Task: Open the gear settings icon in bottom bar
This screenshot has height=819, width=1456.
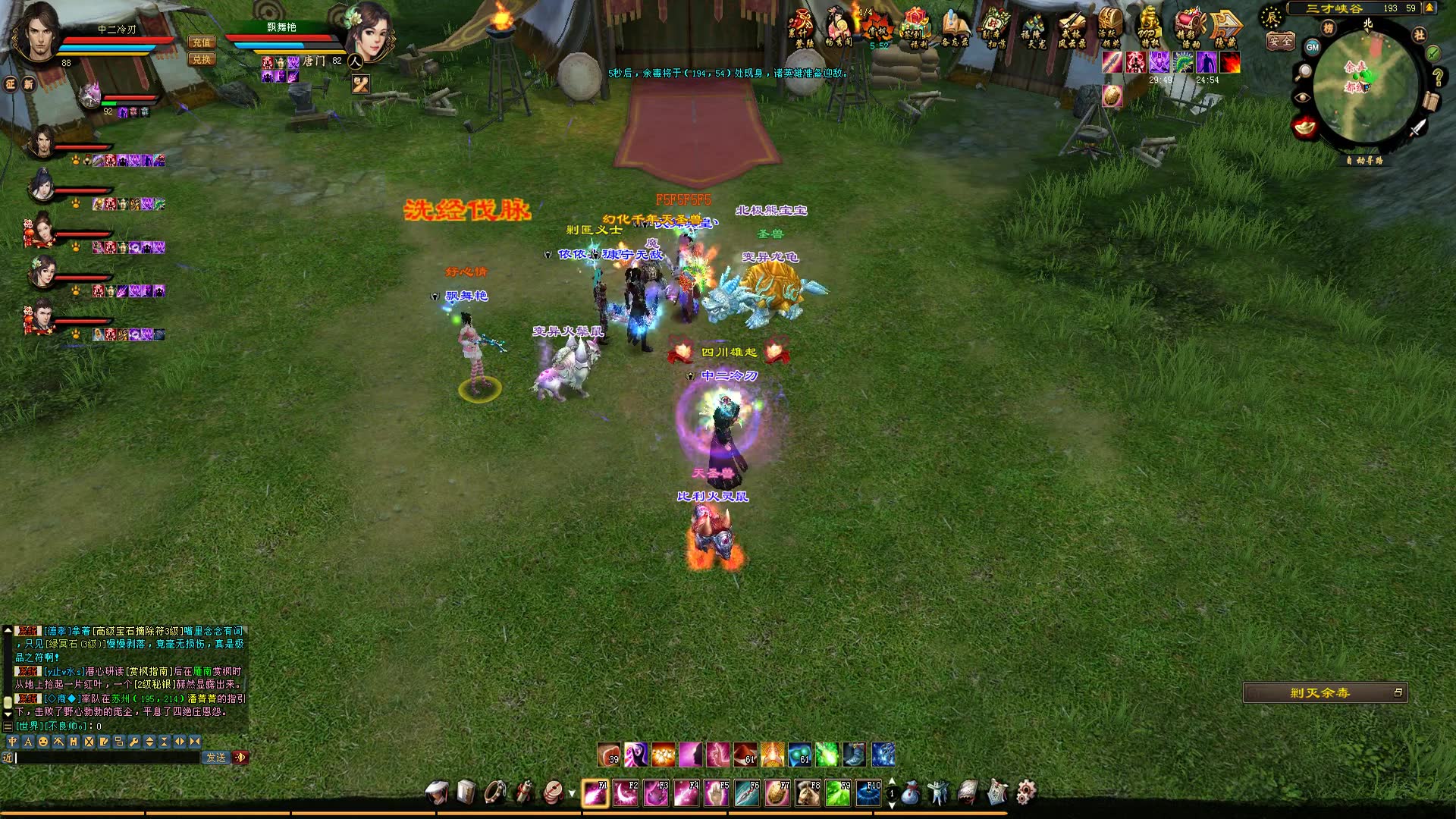Action: click(x=1026, y=793)
